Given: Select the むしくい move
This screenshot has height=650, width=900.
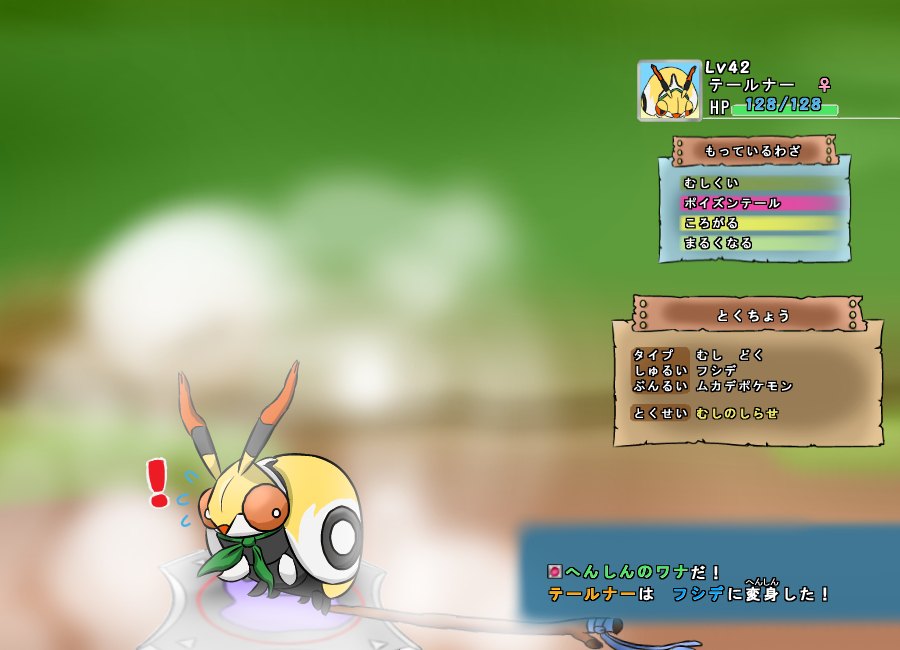Looking at the screenshot, I should [x=712, y=183].
